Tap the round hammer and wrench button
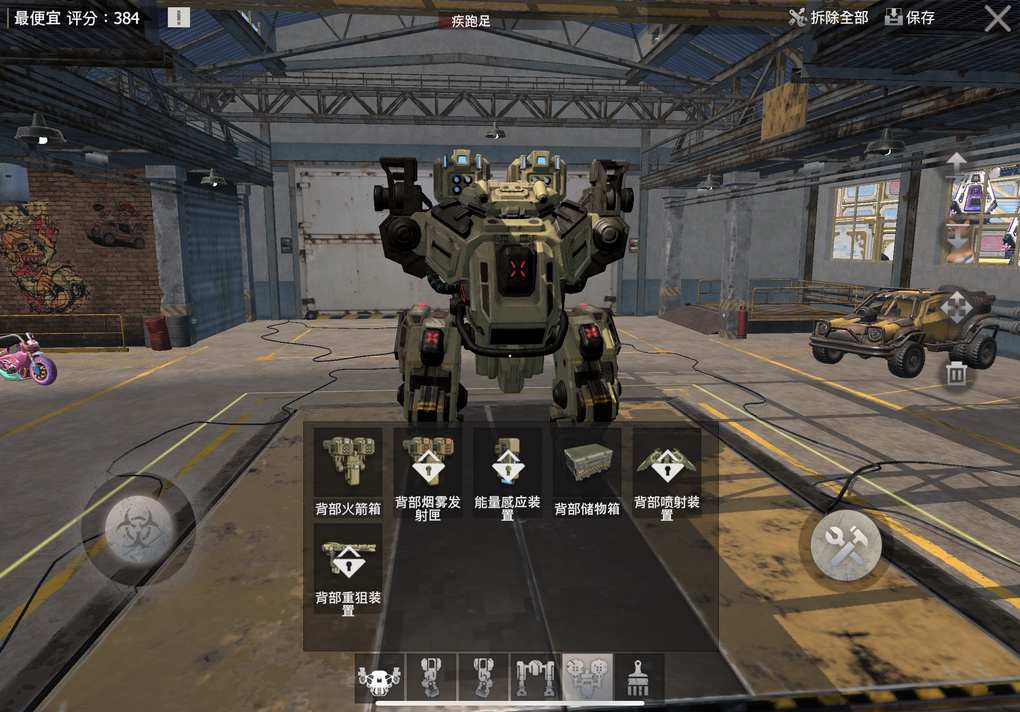Screen dimensions: 1020x712 pos(845,546)
